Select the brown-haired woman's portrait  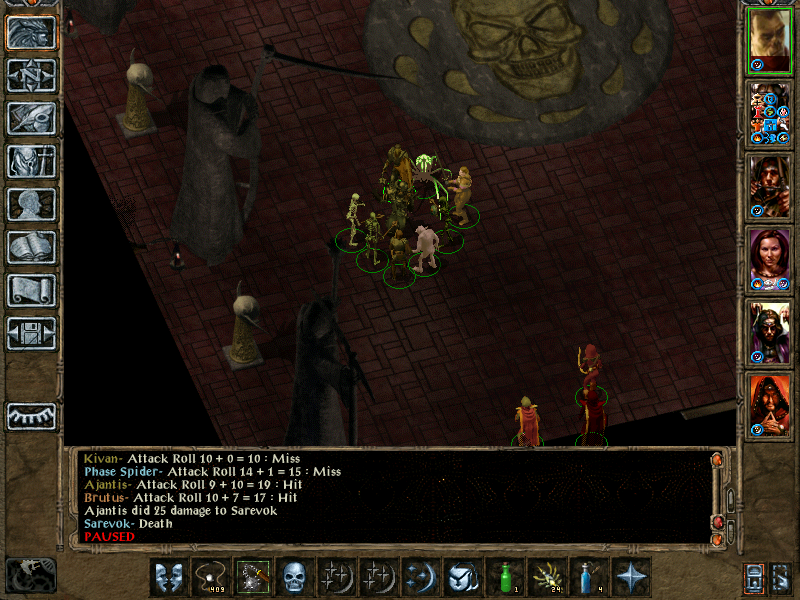770,258
